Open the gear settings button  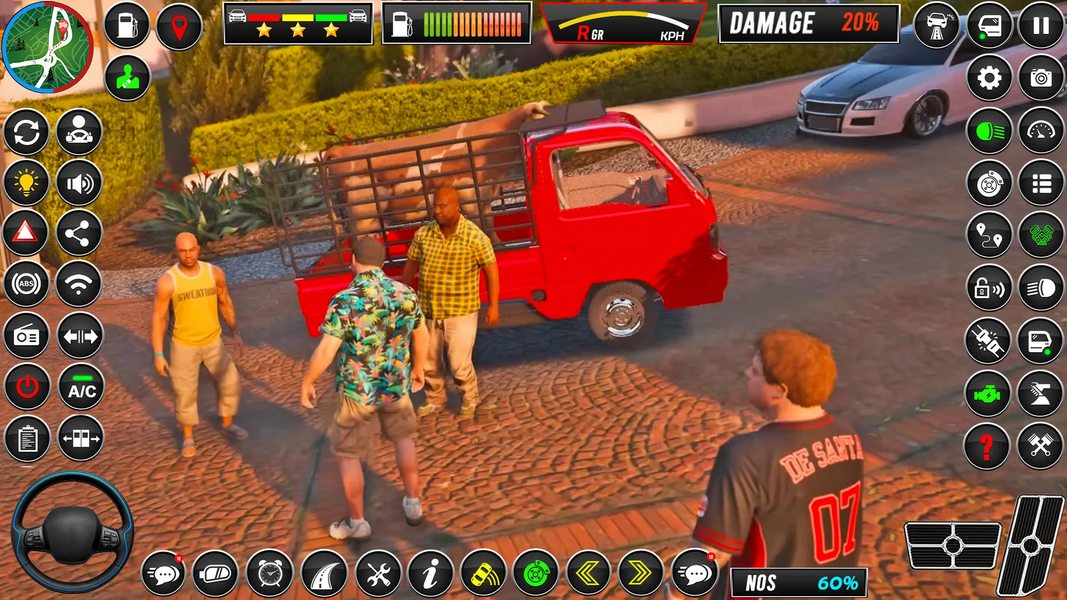989,78
